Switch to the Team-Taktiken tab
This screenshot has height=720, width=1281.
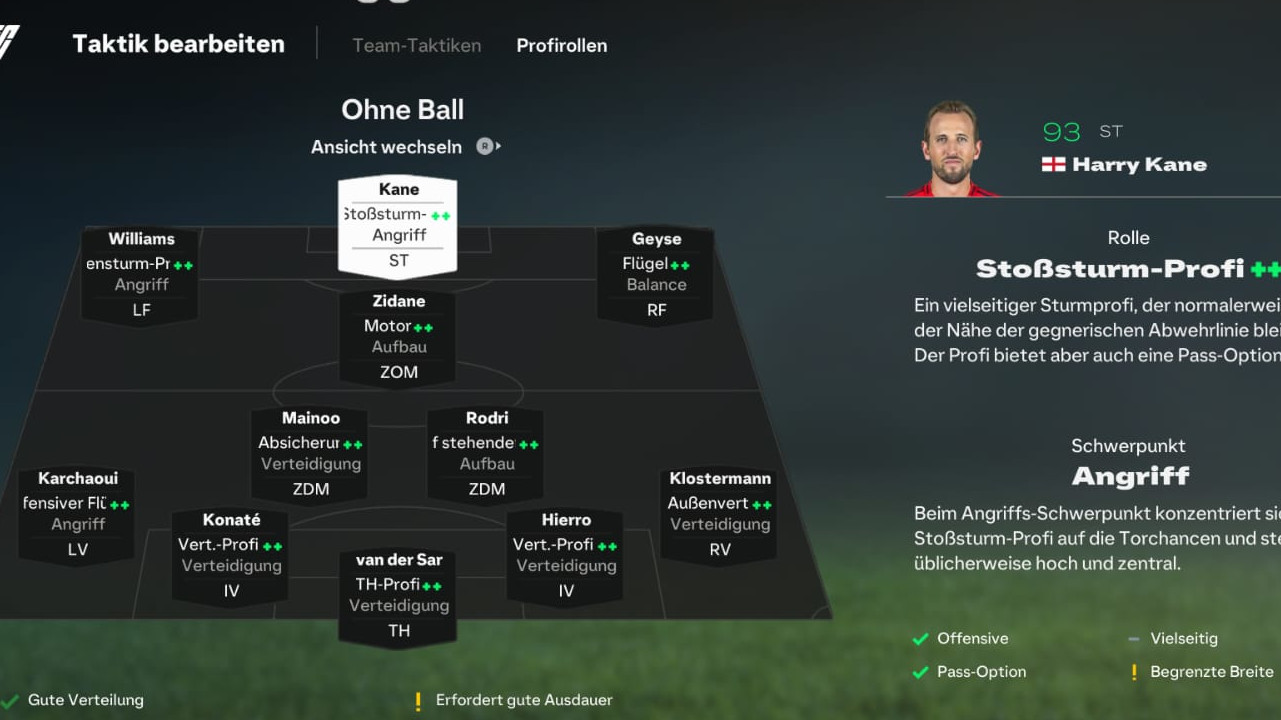tap(416, 45)
